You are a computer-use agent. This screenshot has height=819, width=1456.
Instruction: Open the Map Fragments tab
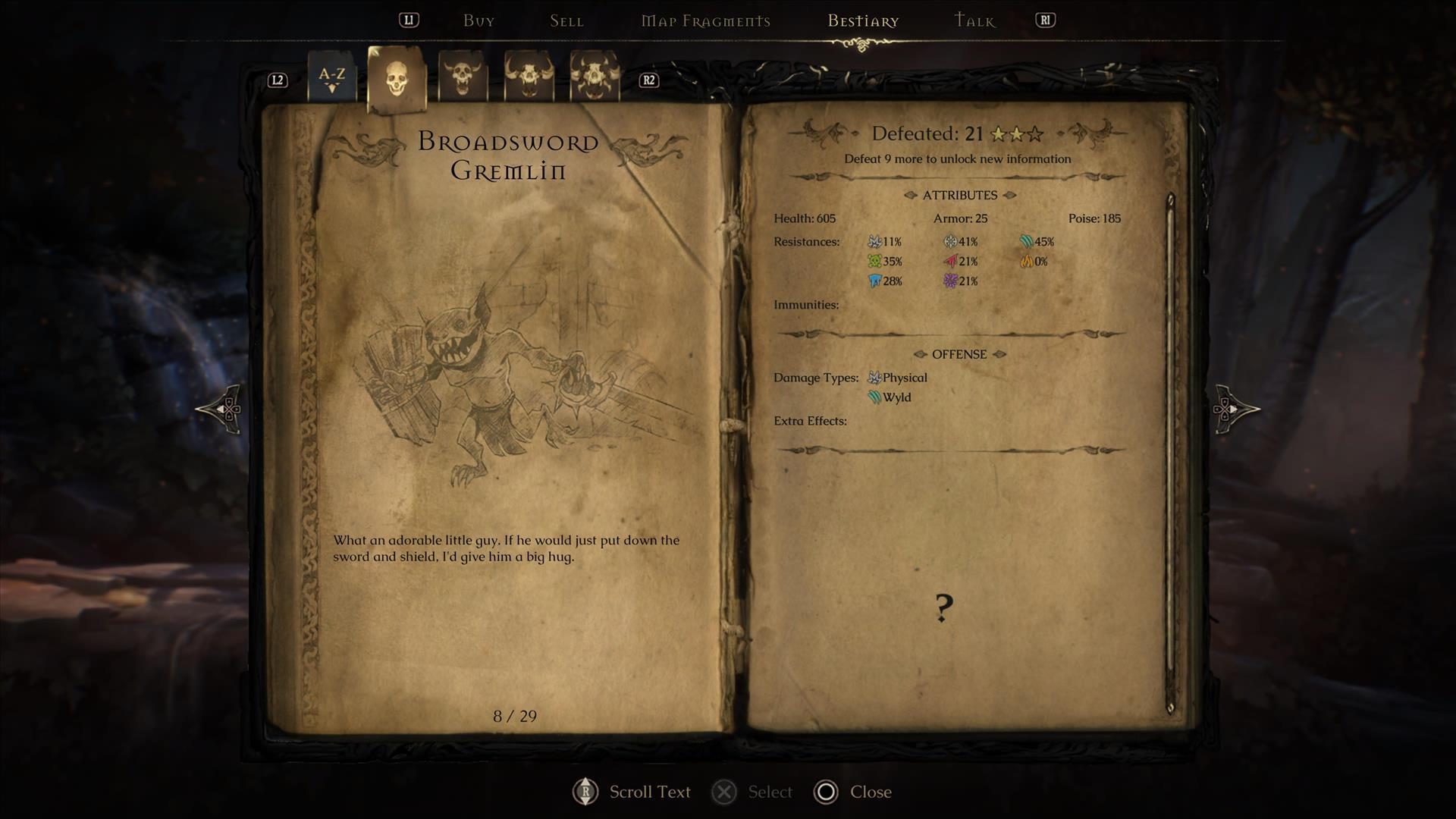[x=705, y=21]
